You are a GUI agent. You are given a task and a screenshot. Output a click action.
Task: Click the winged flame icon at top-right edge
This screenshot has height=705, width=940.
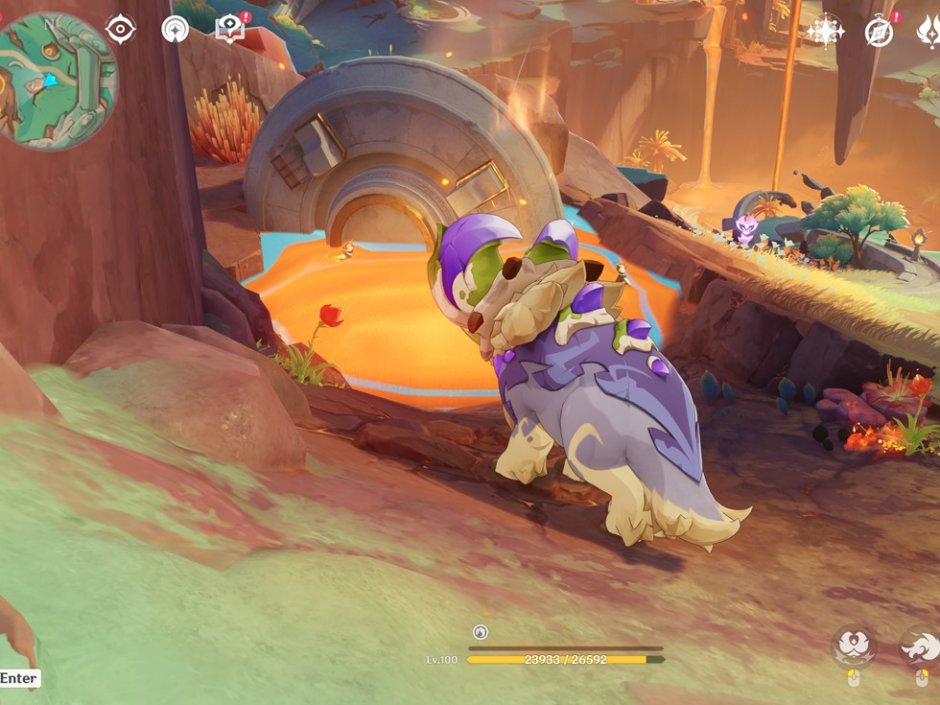click(x=927, y=32)
